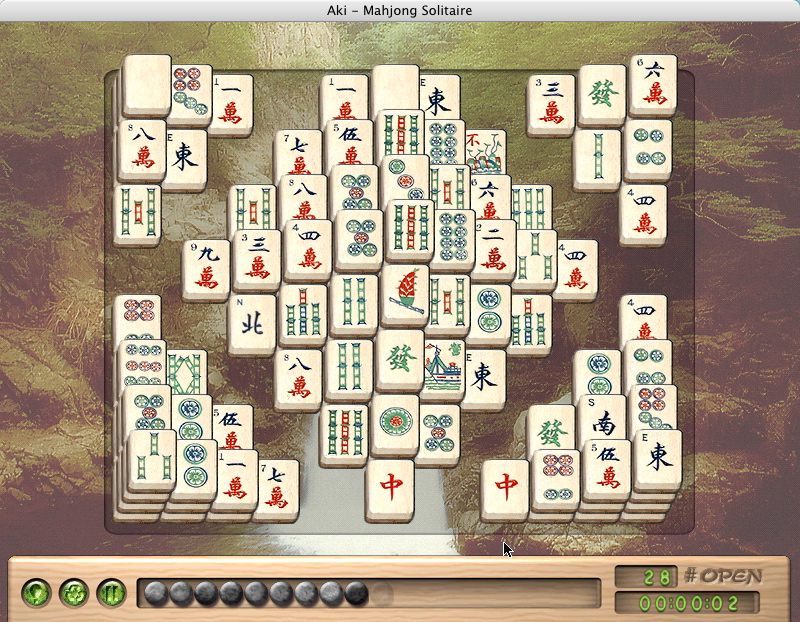This screenshot has height=622, width=800.
Task: Select the red junk boat tile
Action: 405,293
